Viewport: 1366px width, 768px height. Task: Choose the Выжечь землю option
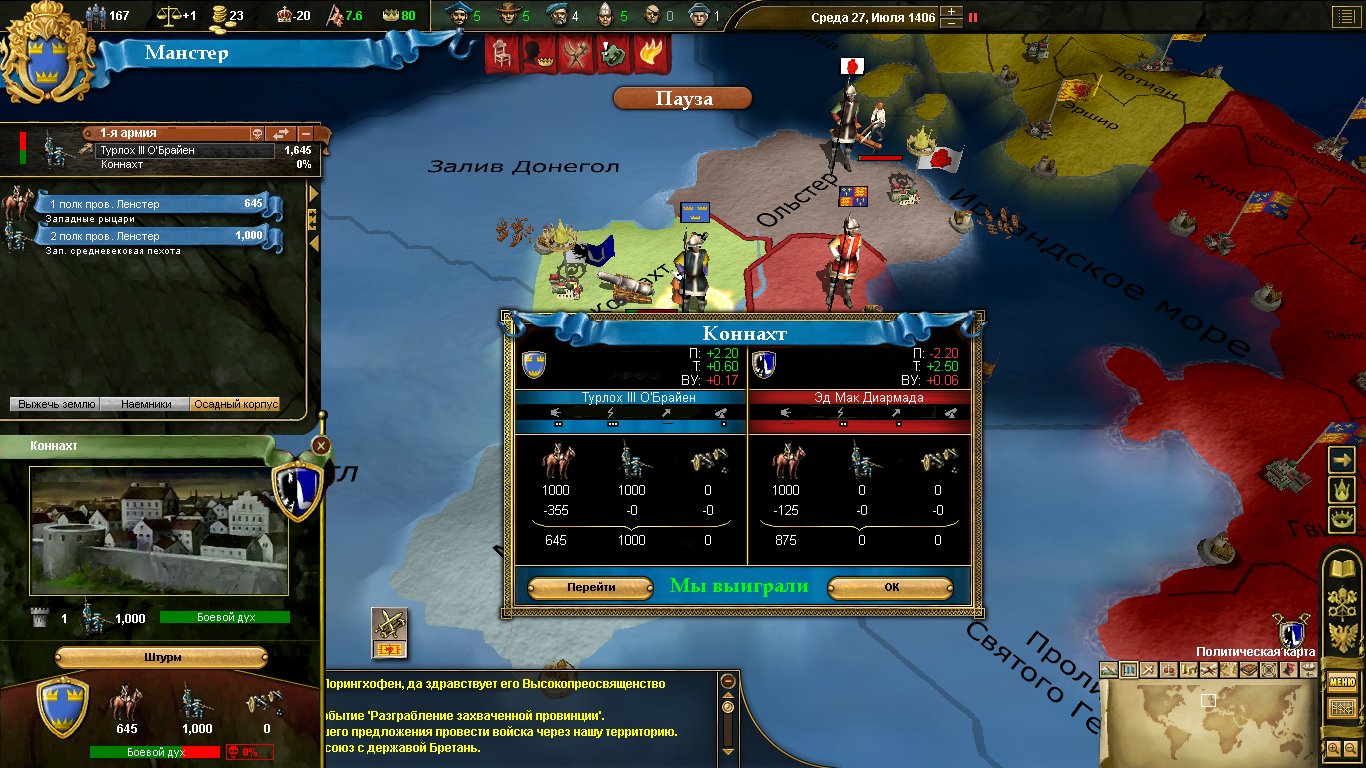click(55, 404)
